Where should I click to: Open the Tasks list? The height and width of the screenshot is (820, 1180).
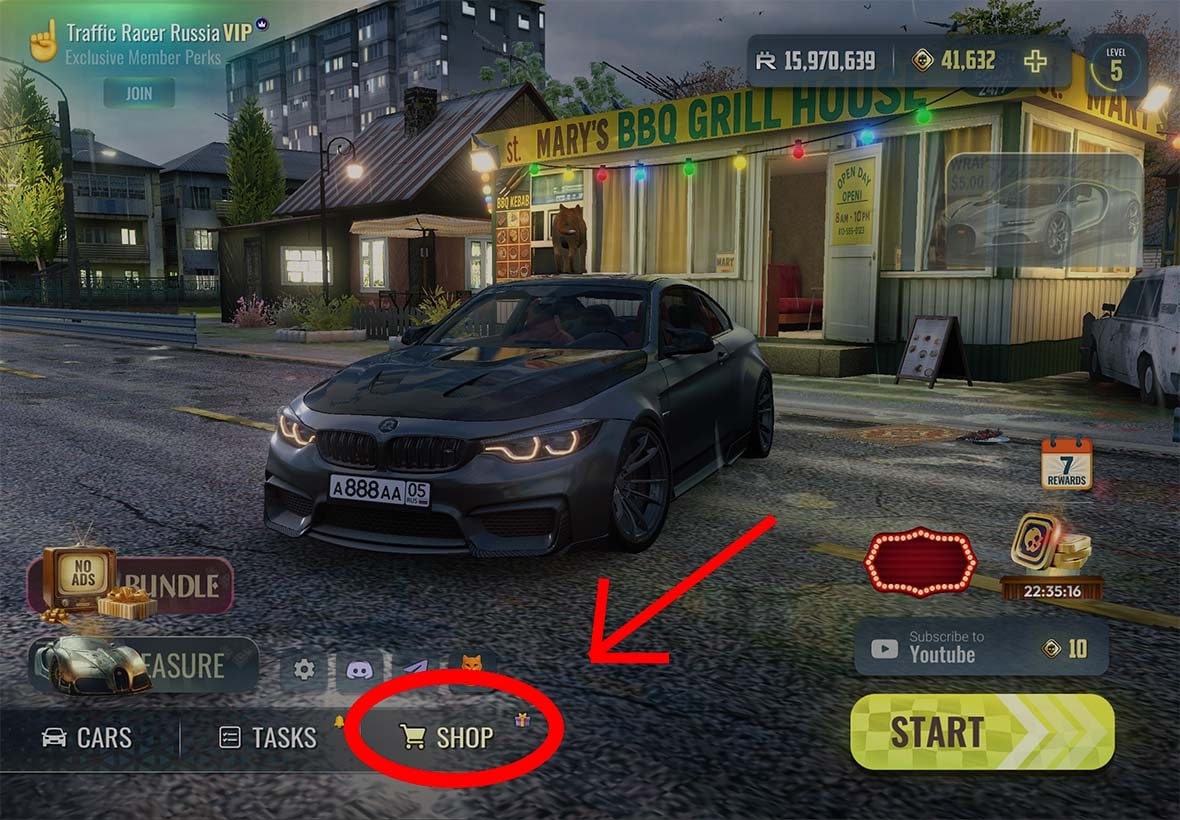(x=268, y=738)
